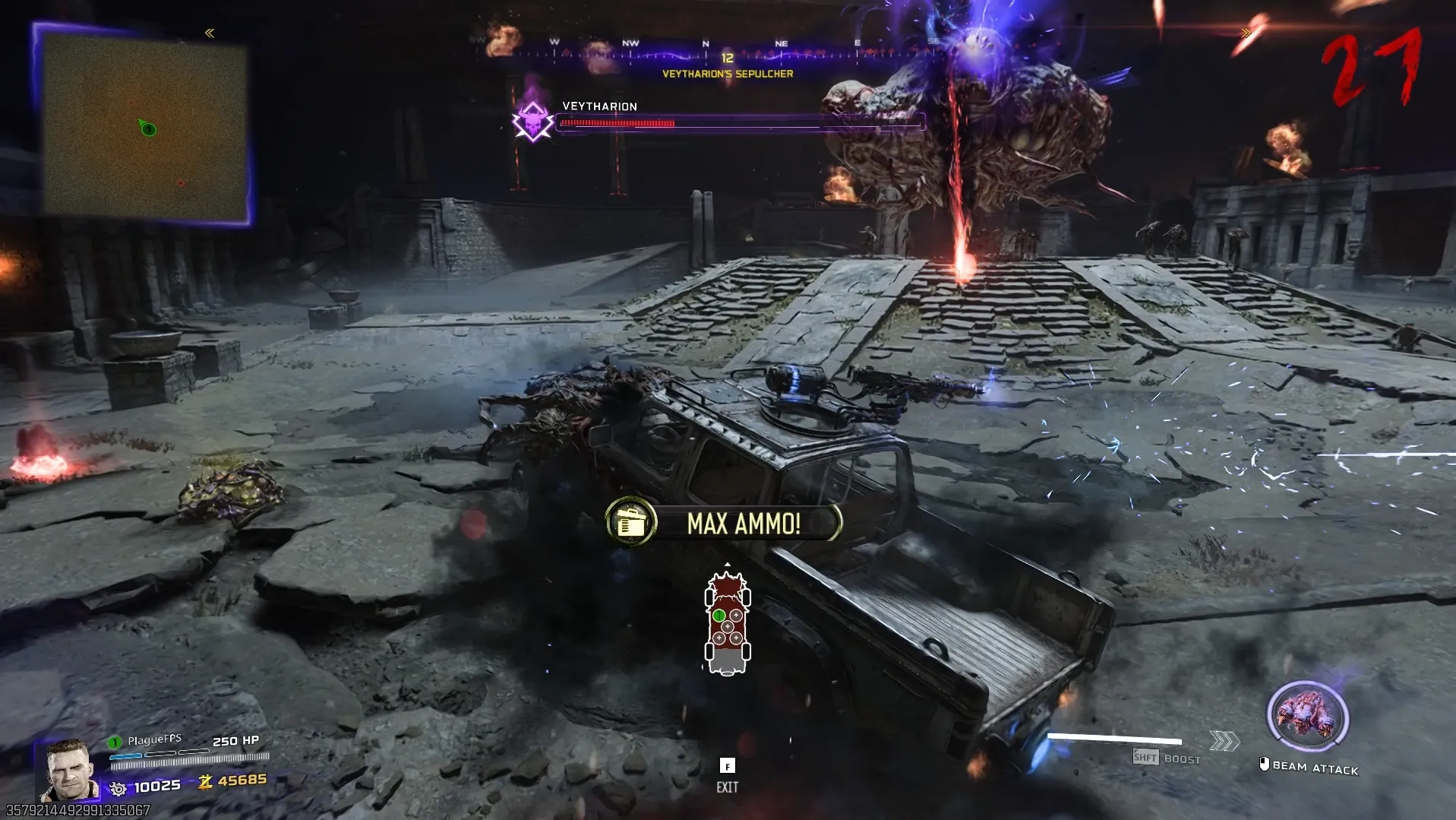Click the PlagueFPS character portrait
This screenshot has height=820, width=1456.
[69, 770]
